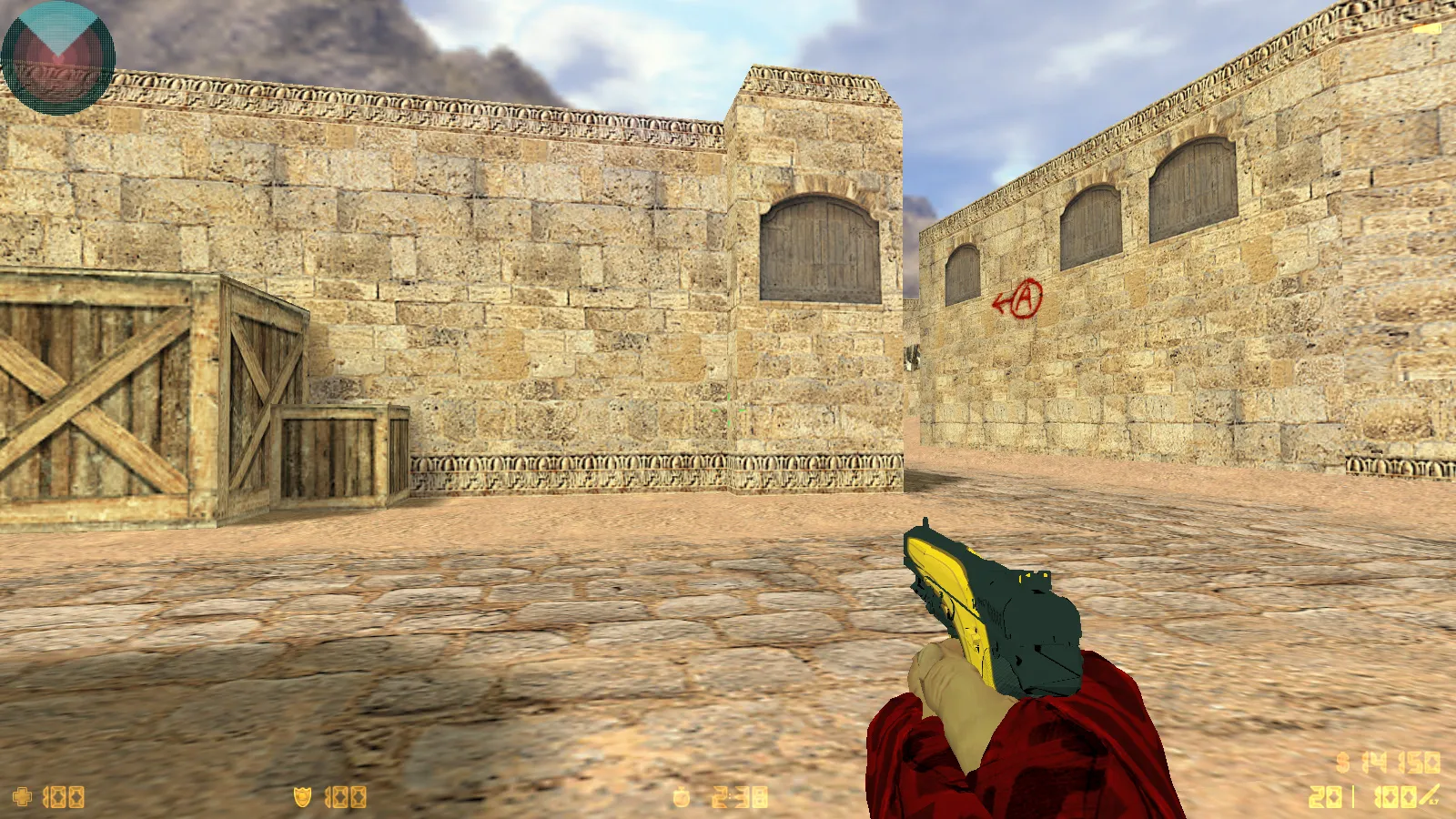Toggle the health value 100 display
This screenshot has height=819, width=1456.
pos(66,795)
